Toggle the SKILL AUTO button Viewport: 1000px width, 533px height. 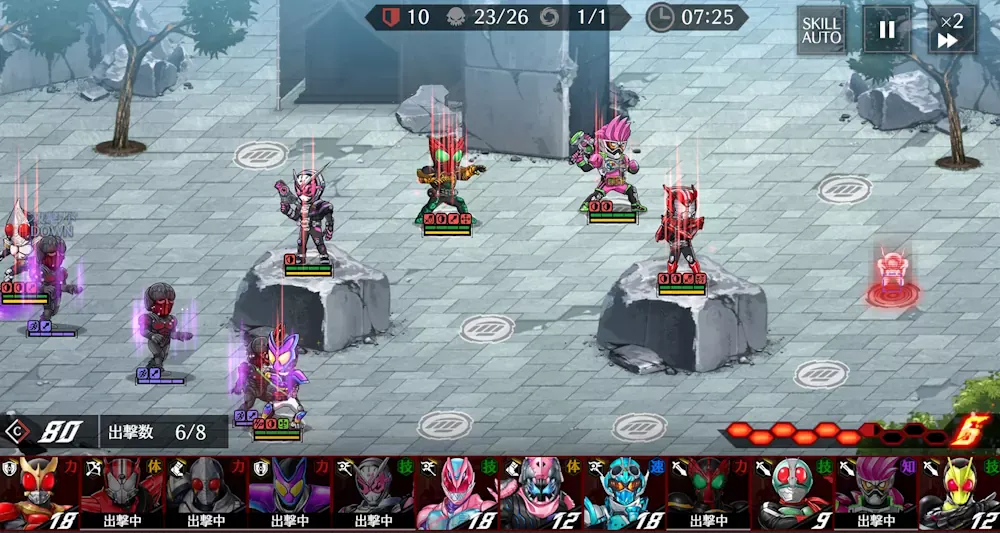821,30
